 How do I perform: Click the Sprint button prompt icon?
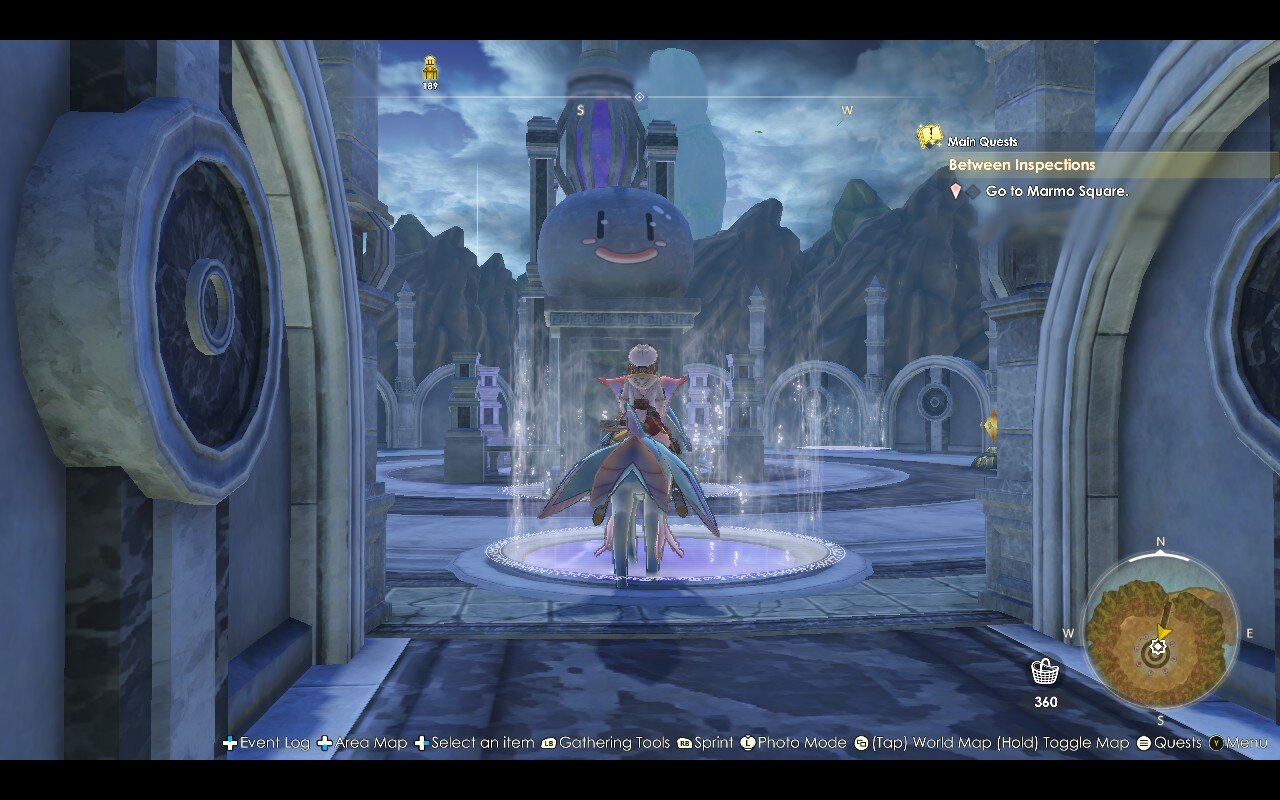point(685,743)
